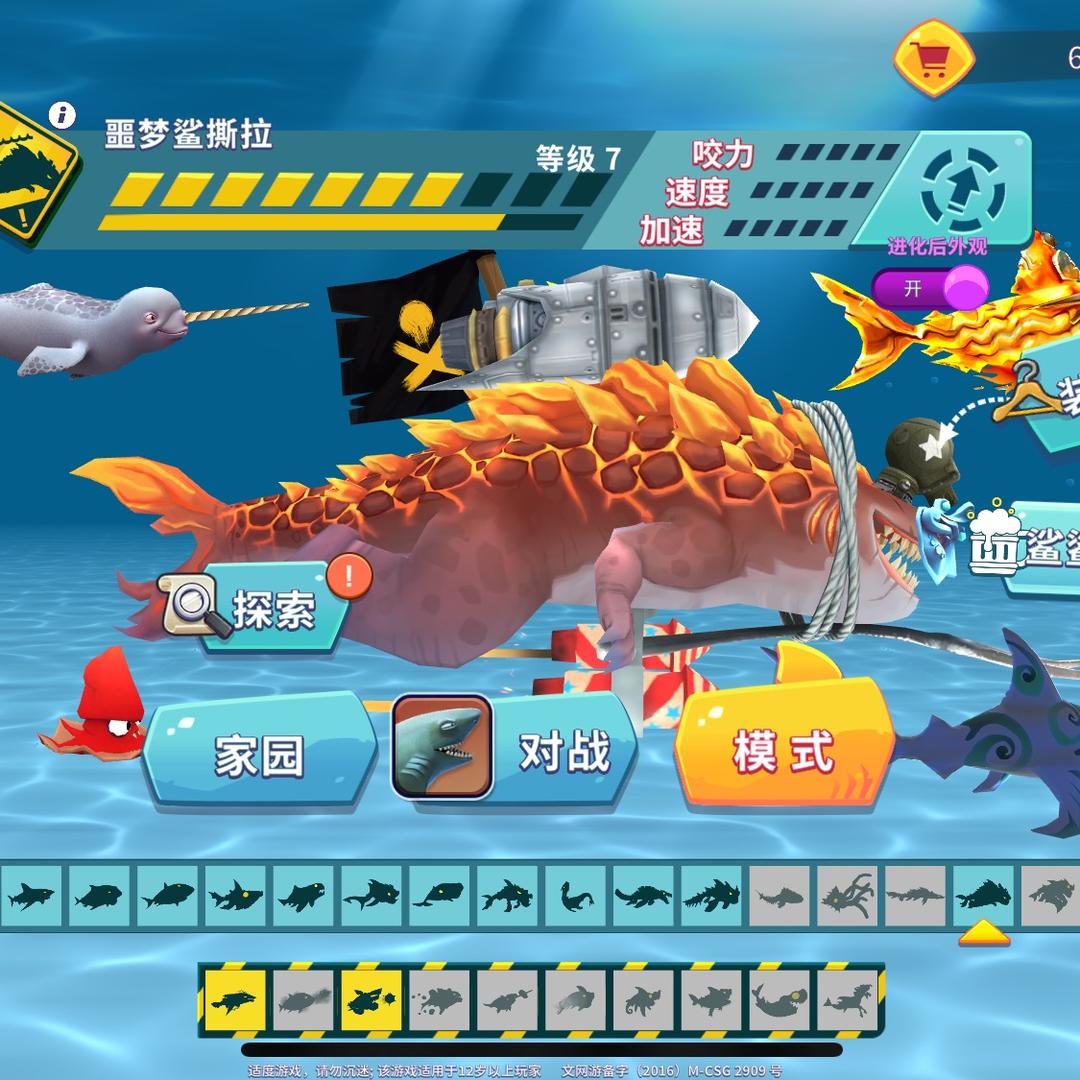Select the grey anglerfish silhouette tile
1080x1080 pixels.
coord(780,1000)
